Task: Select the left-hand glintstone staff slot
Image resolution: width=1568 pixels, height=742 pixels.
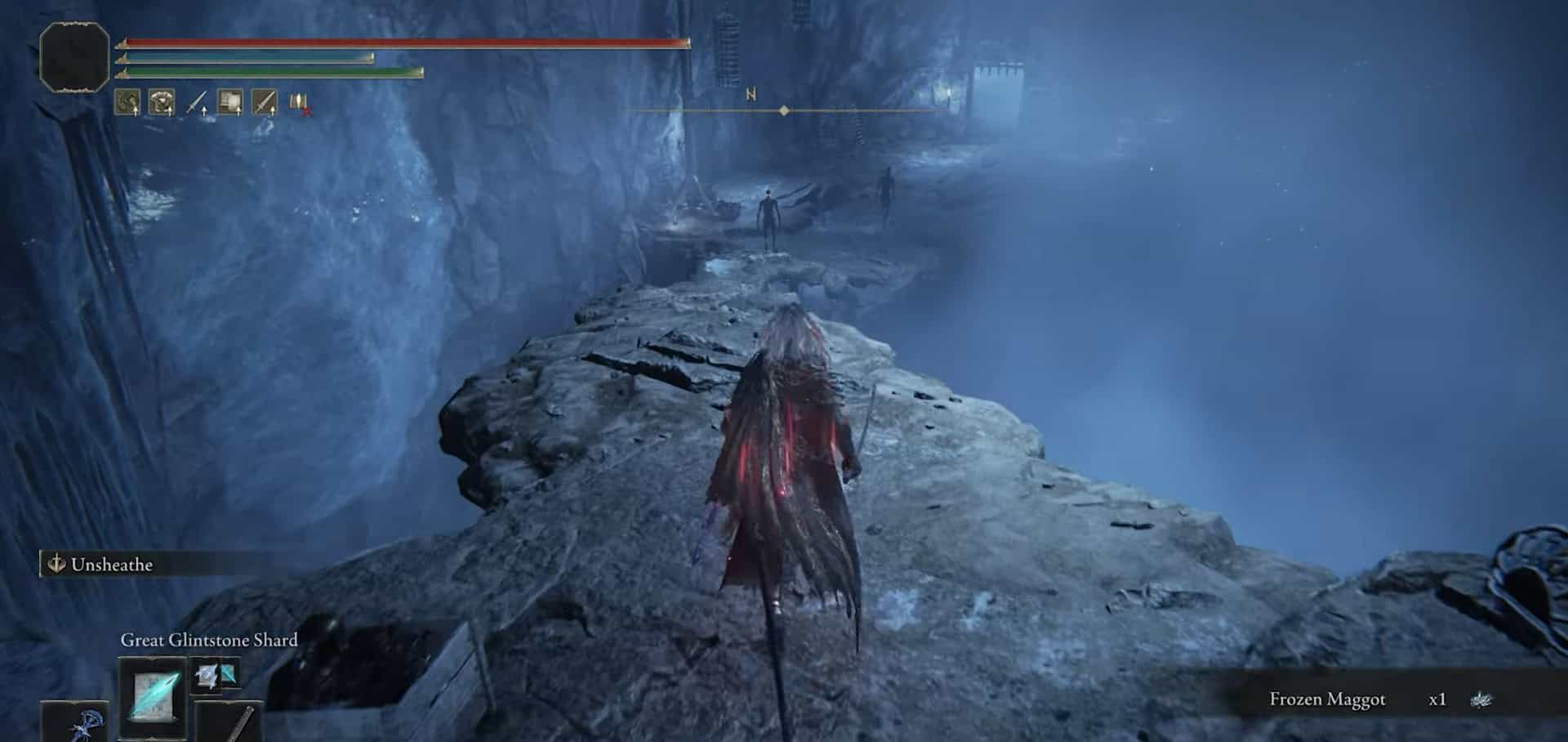Action: (x=75, y=724)
